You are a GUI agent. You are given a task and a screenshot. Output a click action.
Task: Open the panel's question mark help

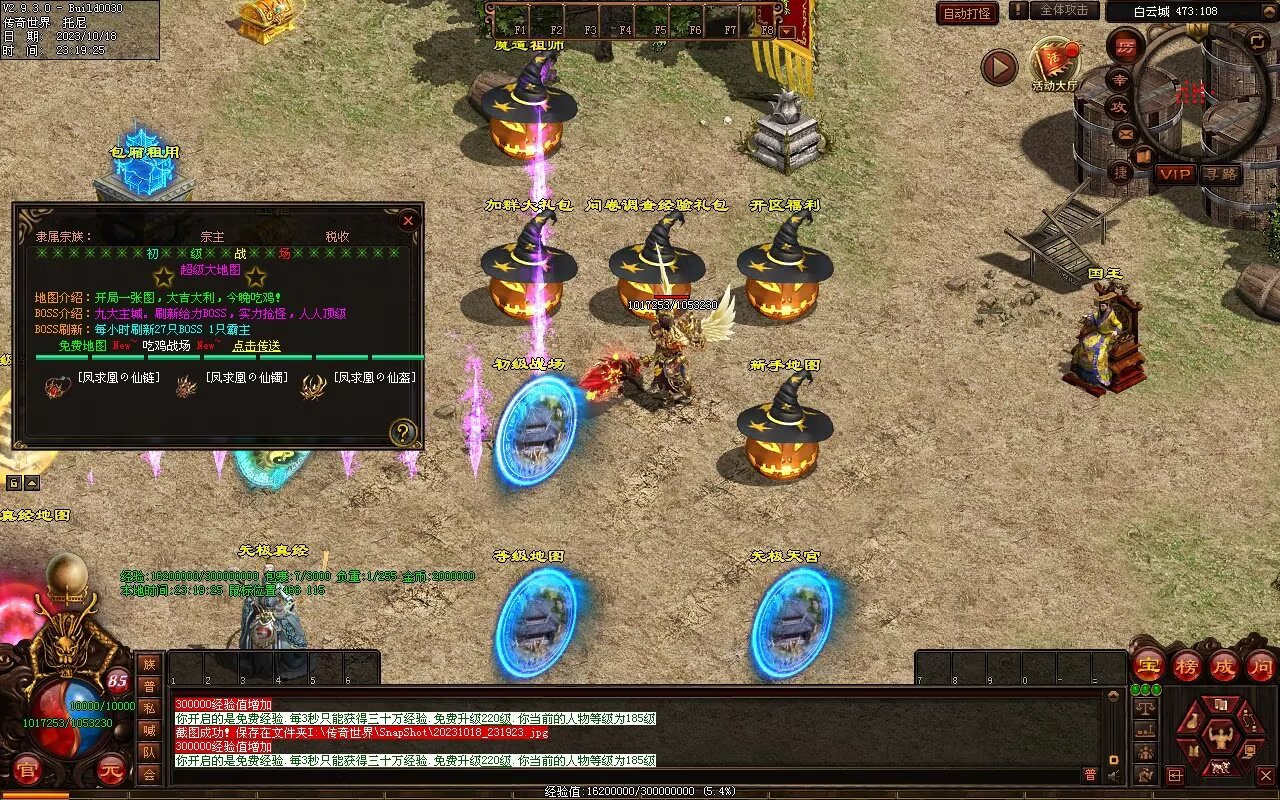[402, 432]
